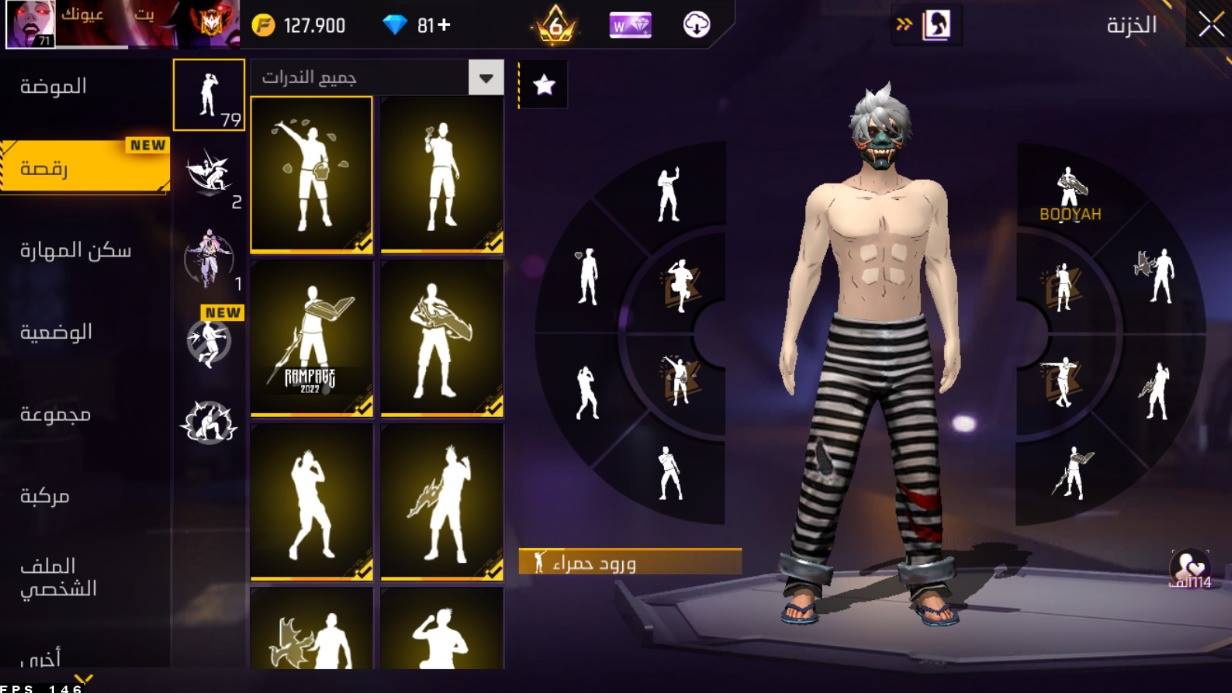Select the emote with Rampage 2022 label
The image size is (1232, 693).
pyautogui.click(x=311, y=337)
